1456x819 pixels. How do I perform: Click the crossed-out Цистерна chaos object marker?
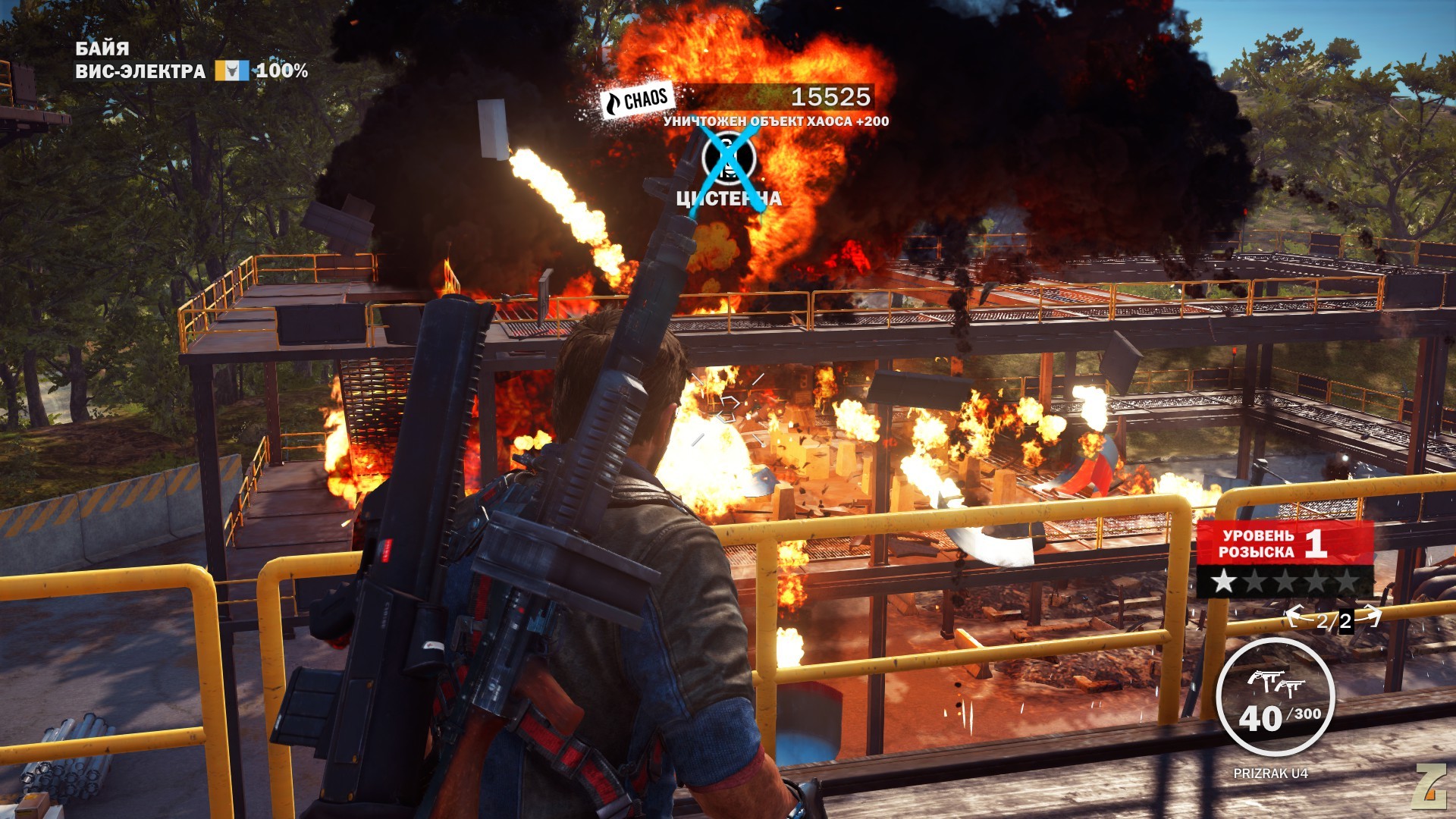click(728, 158)
